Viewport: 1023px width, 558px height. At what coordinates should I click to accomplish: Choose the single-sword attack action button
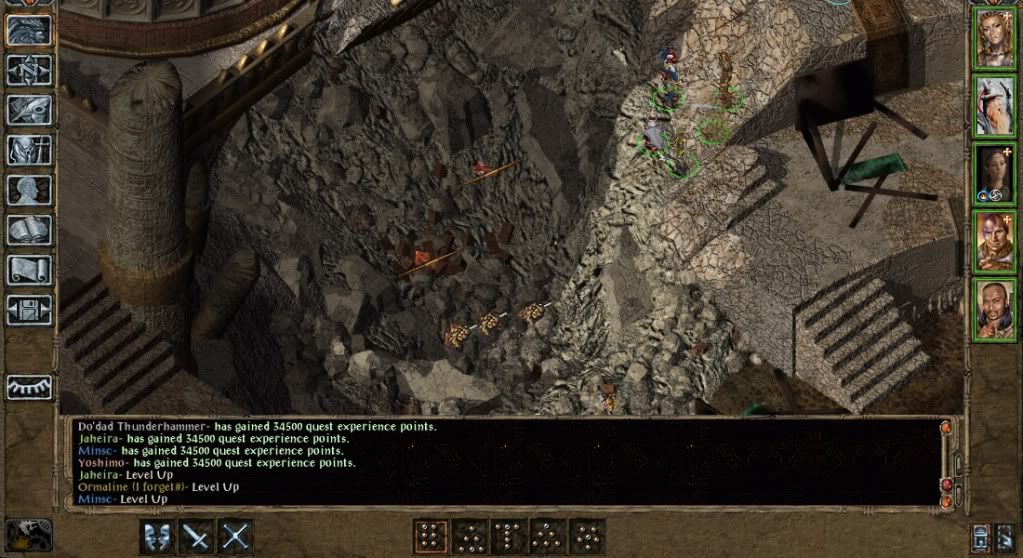(196, 536)
